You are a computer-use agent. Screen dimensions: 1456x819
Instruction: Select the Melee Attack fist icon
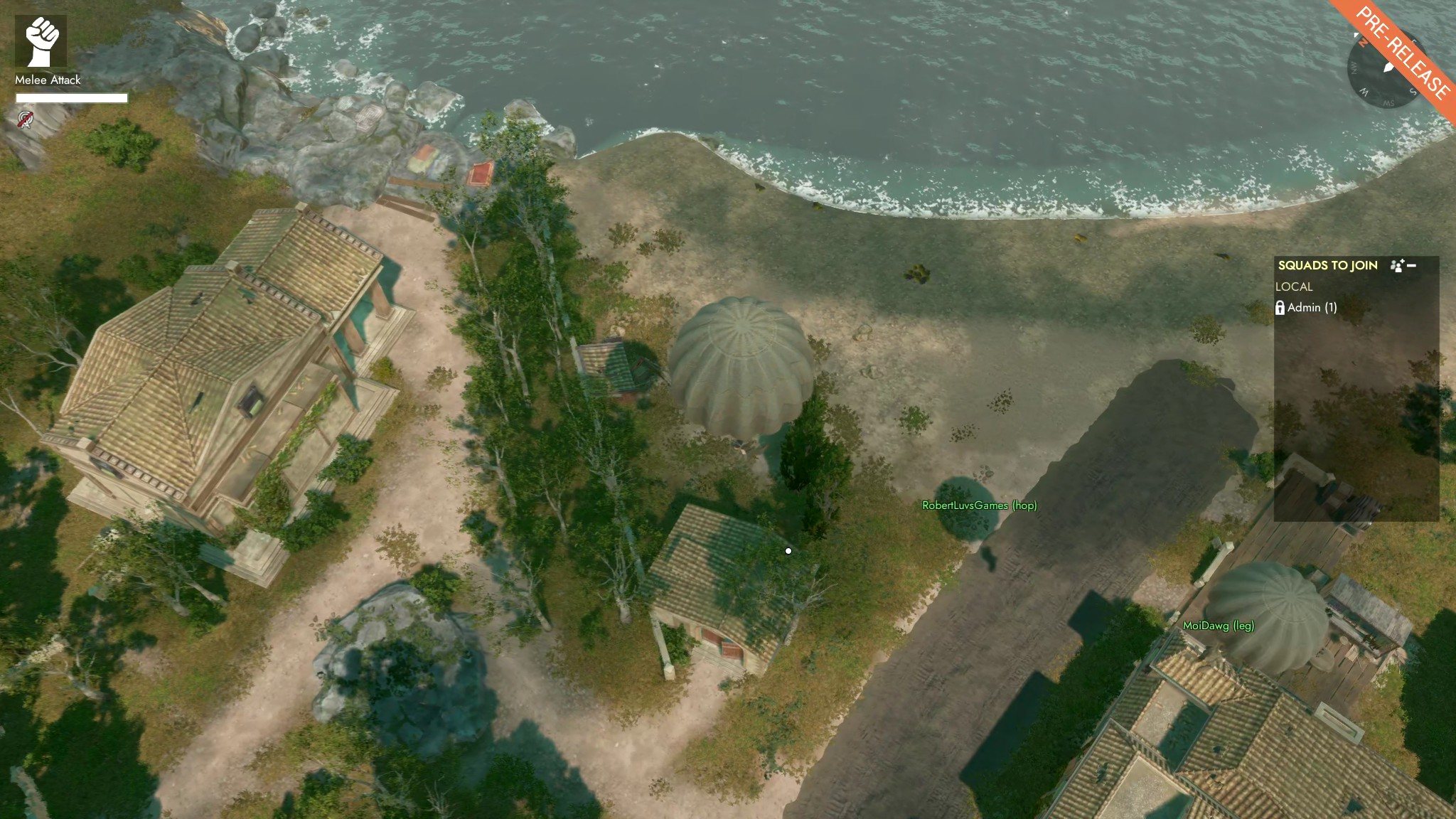(x=43, y=39)
